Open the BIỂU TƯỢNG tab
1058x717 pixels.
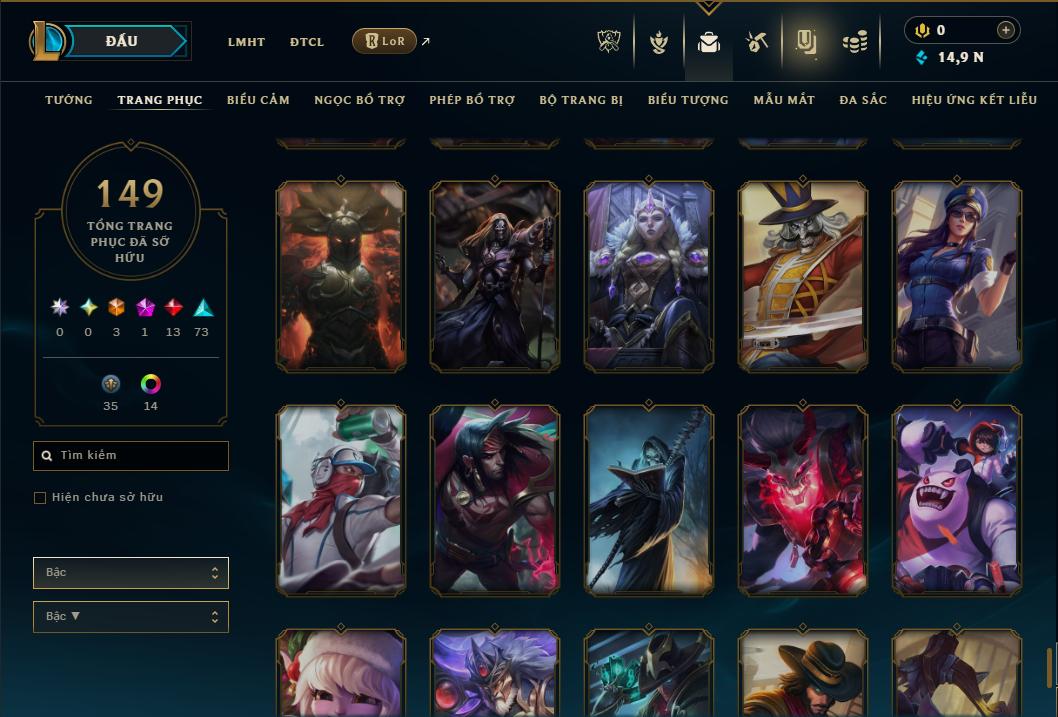point(688,100)
